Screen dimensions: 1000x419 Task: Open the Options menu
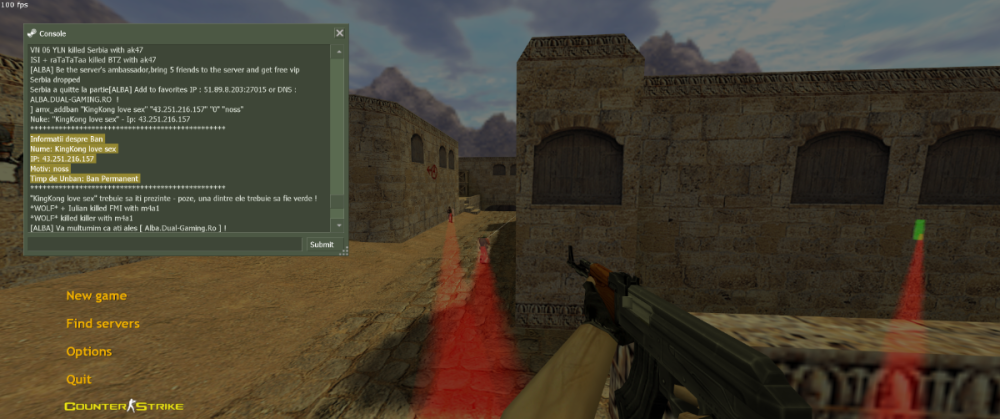point(88,352)
